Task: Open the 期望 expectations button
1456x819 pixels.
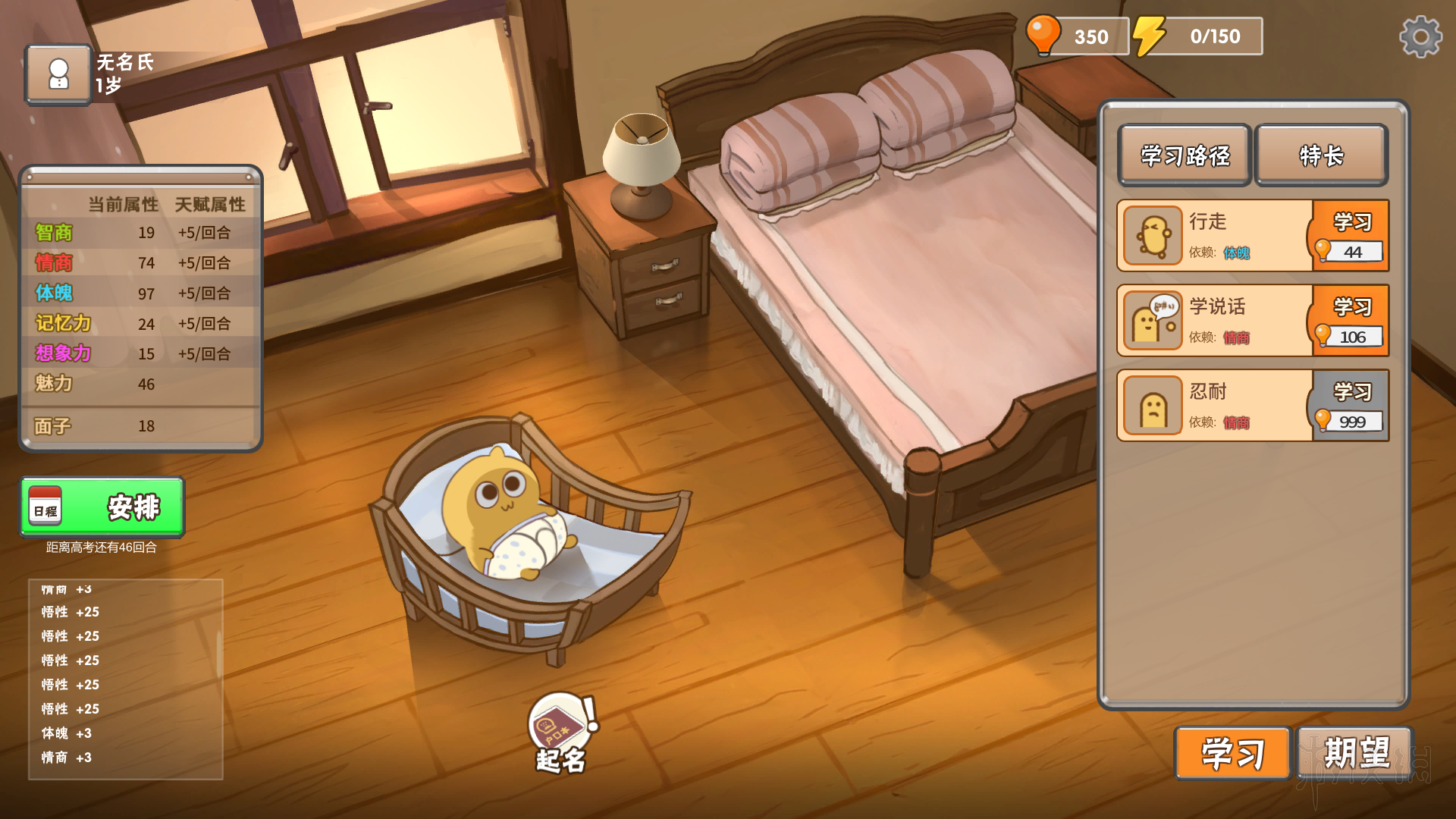Action: [x=1356, y=753]
